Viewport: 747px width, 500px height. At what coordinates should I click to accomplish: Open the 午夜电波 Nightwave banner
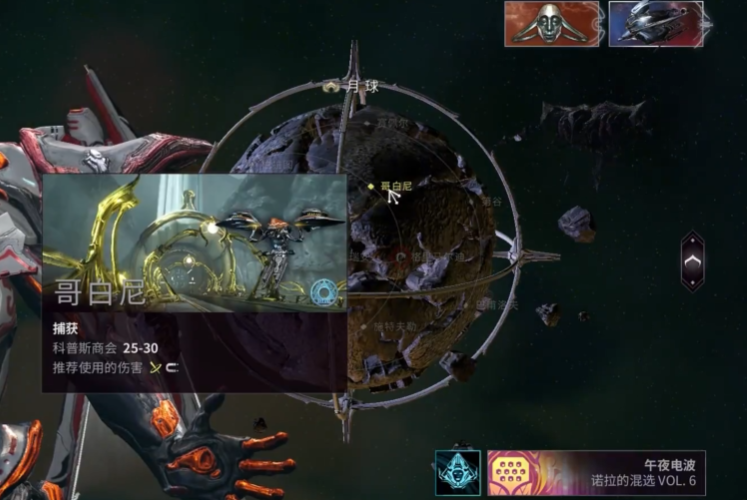coord(596,472)
